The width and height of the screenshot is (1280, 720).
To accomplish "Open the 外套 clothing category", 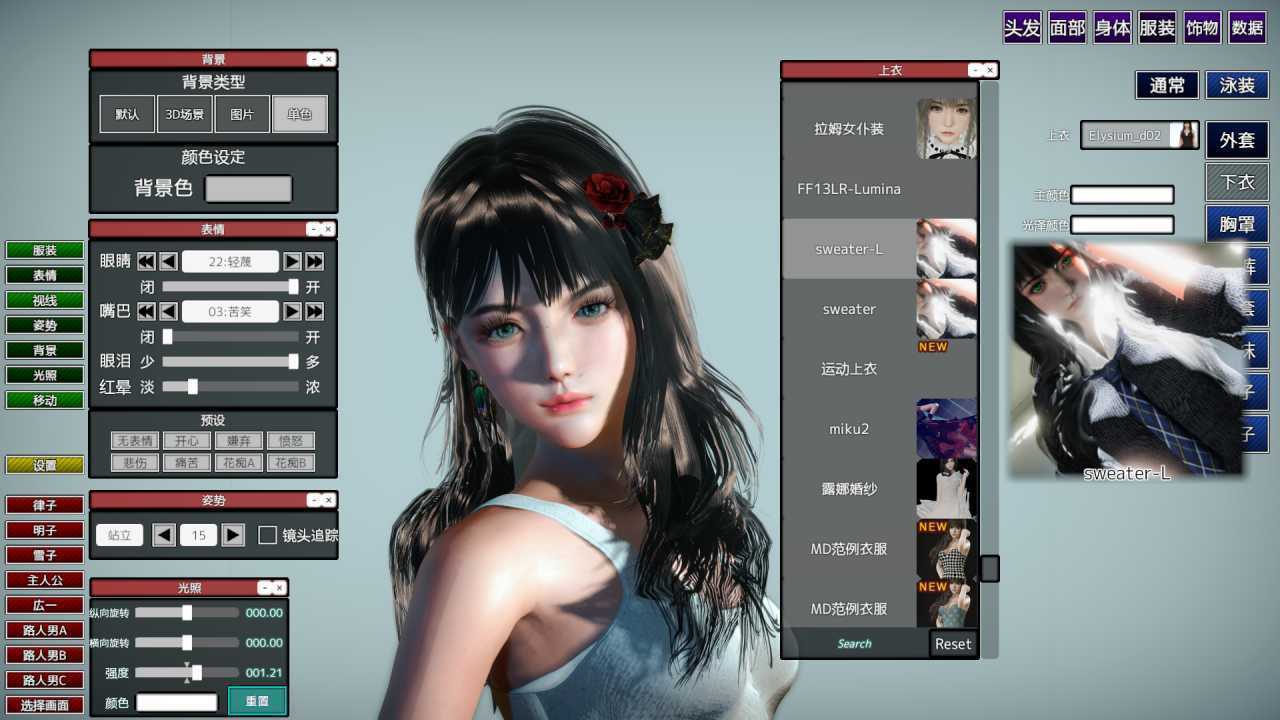I will click(x=1237, y=140).
